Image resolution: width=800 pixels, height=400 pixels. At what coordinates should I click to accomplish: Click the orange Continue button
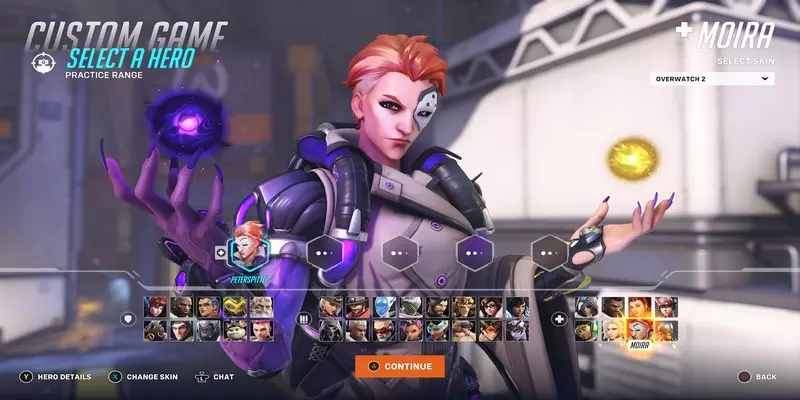[399, 366]
